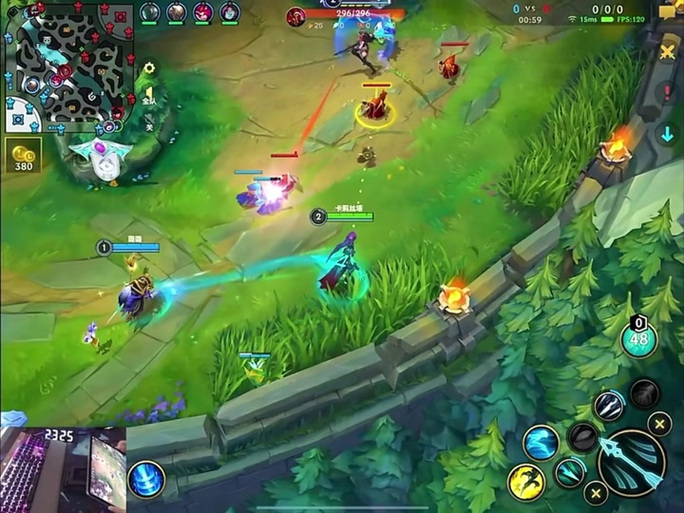Open the minimap in the corner
This screenshot has width=684, height=513.
pyautogui.click(x=68, y=67)
